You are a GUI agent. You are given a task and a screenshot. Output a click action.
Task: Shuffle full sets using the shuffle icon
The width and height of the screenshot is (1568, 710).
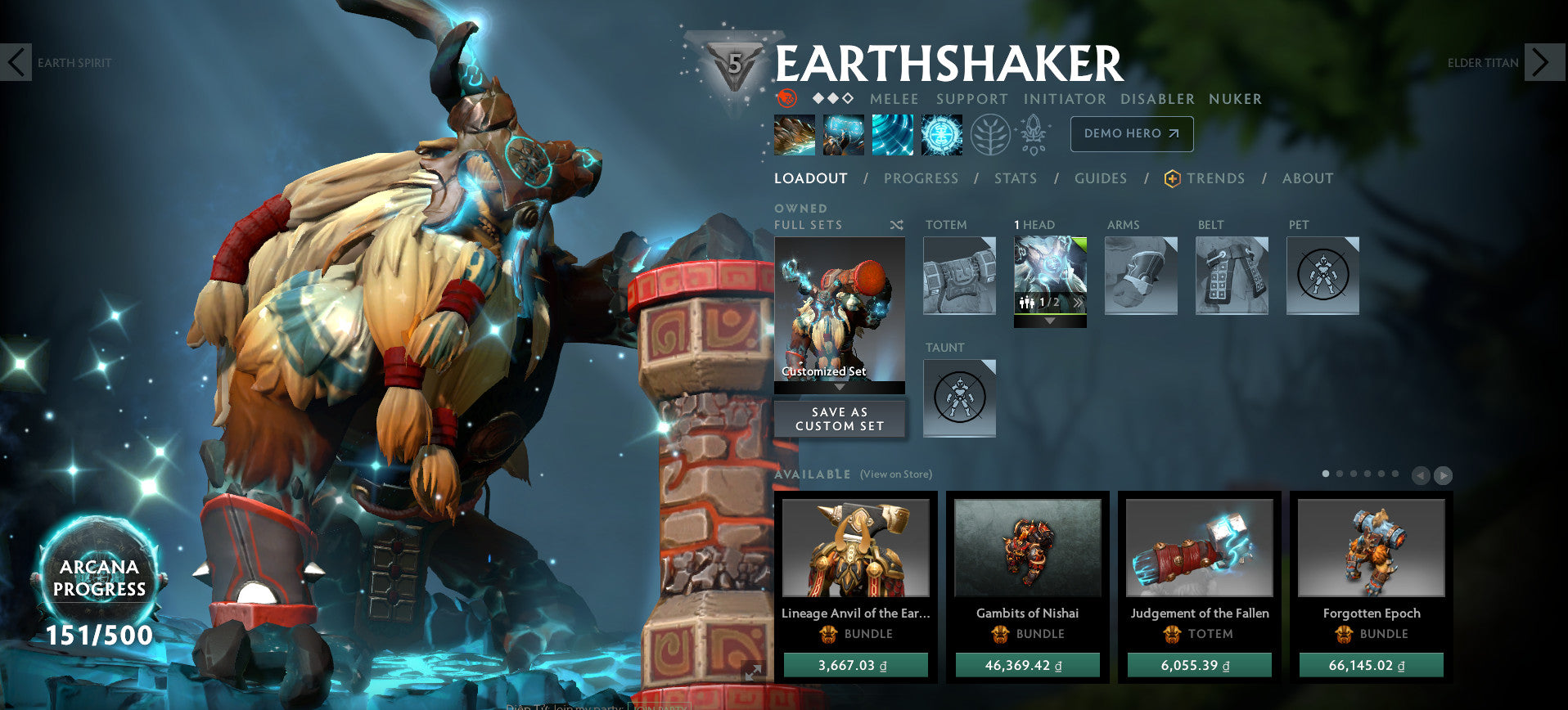[896, 224]
